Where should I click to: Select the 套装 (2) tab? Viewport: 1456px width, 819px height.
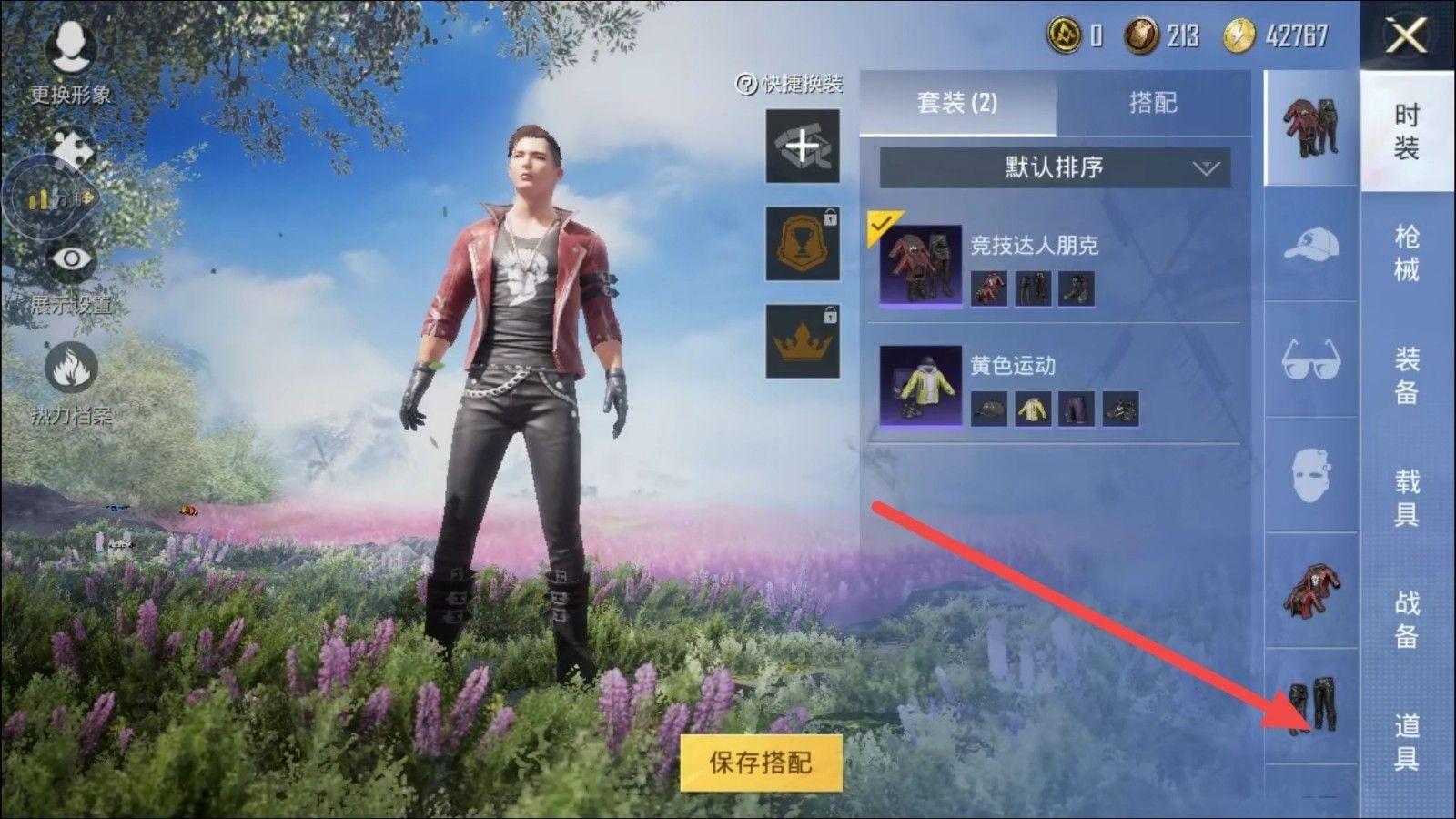[957, 103]
